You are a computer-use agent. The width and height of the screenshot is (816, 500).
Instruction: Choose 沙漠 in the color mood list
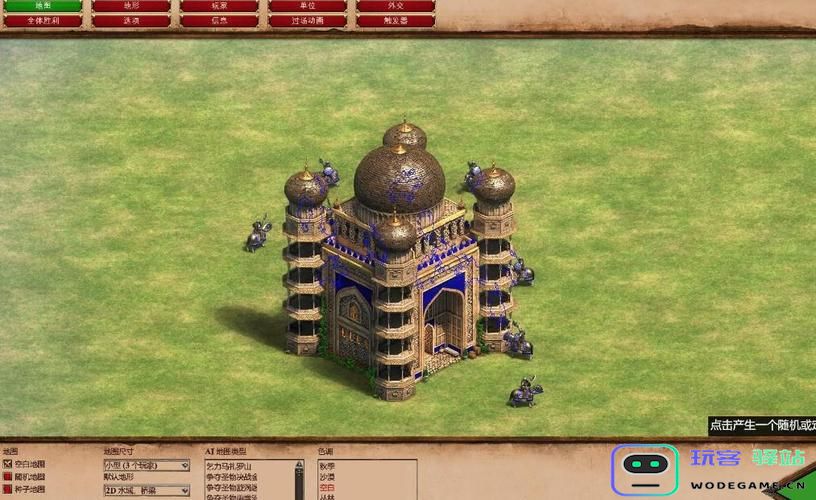[x=327, y=477]
